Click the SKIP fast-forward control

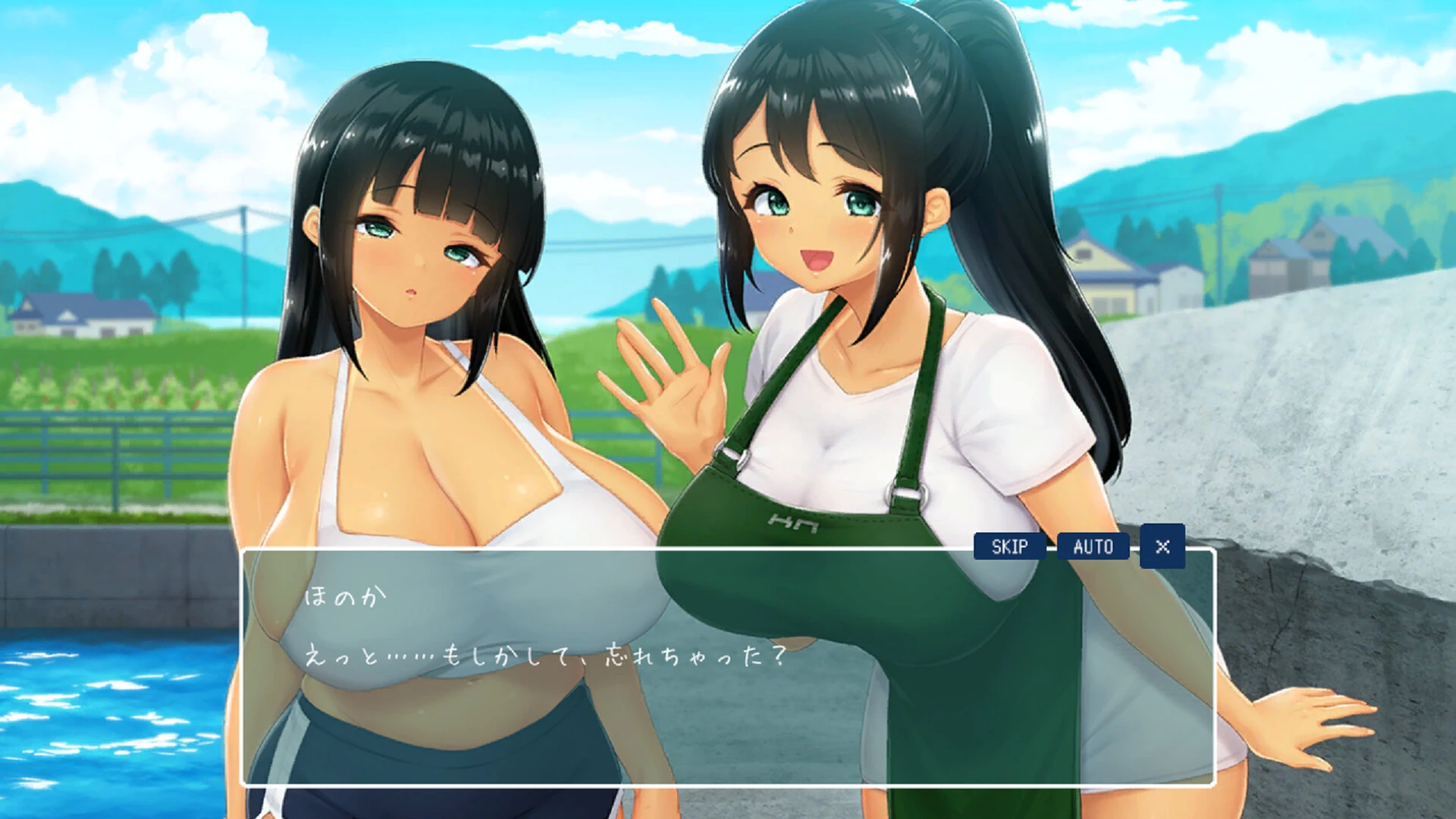point(1011,546)
